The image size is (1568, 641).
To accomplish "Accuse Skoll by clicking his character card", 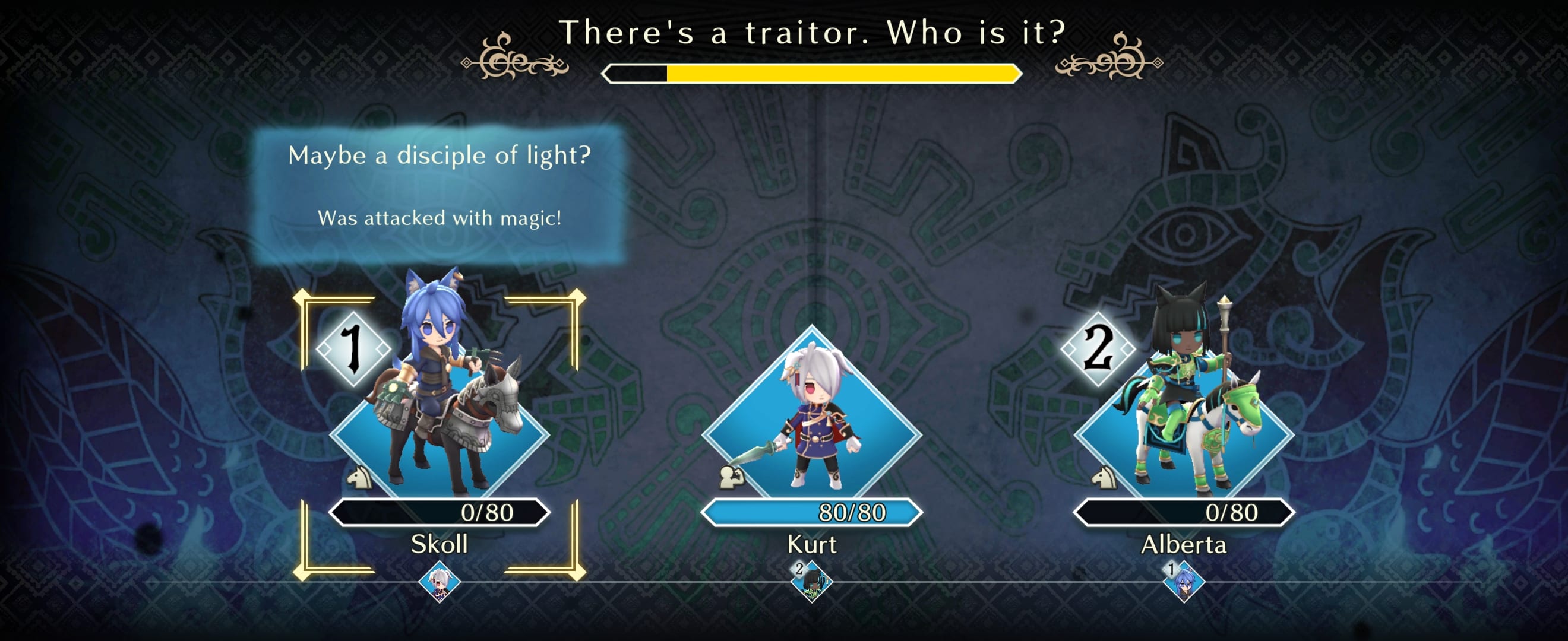I will (437, 420).
